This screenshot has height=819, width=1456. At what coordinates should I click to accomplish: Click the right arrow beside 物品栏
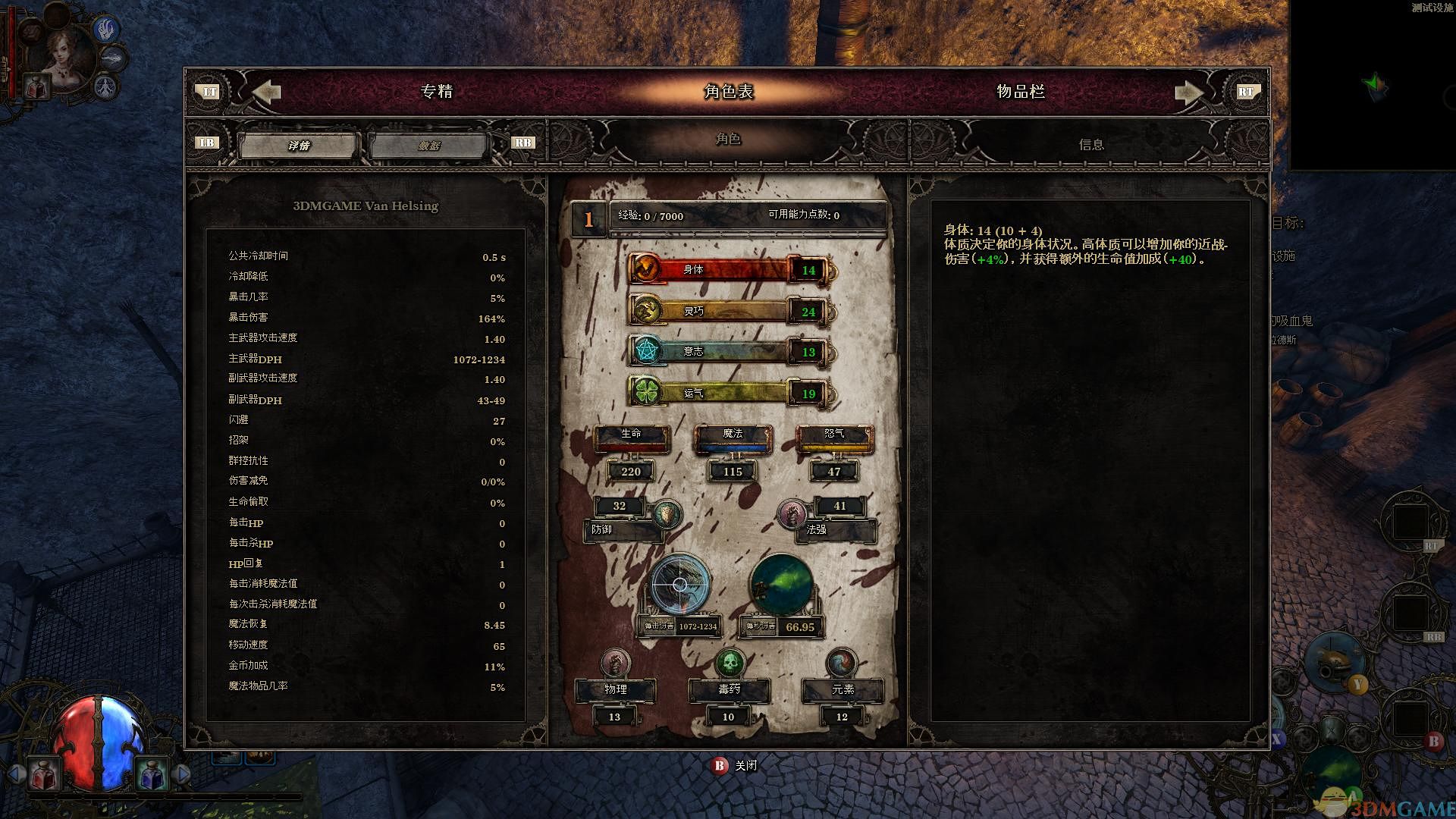point(1188,93)
